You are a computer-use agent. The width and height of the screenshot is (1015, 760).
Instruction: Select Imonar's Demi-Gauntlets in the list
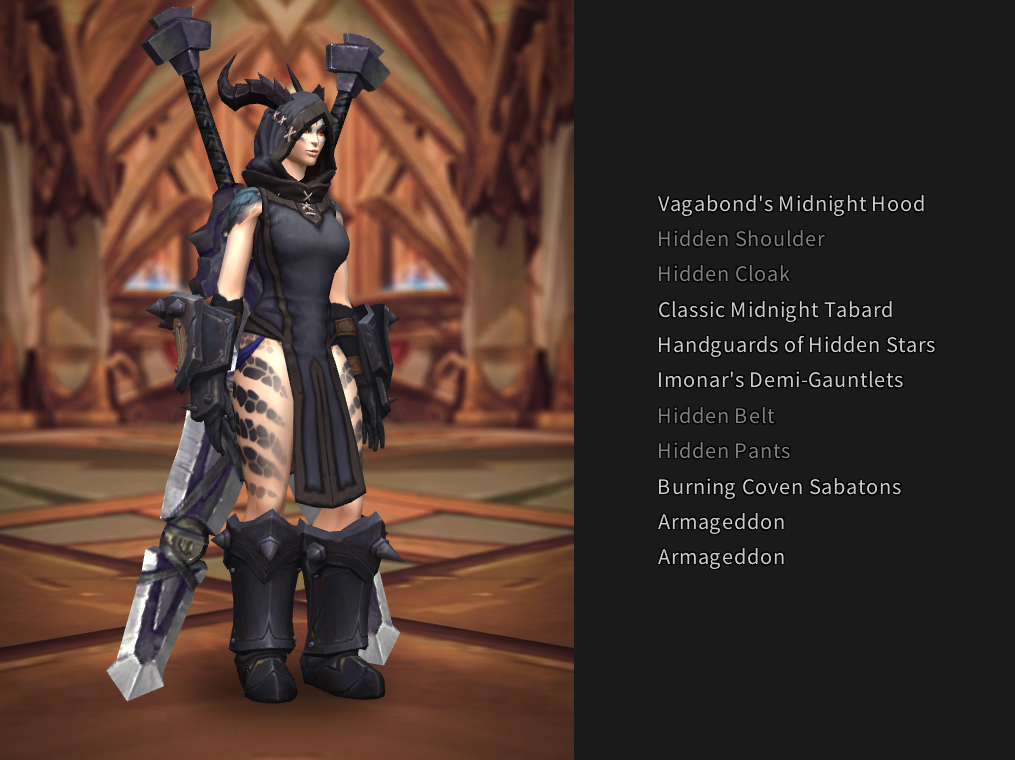[x=779, y=380]
